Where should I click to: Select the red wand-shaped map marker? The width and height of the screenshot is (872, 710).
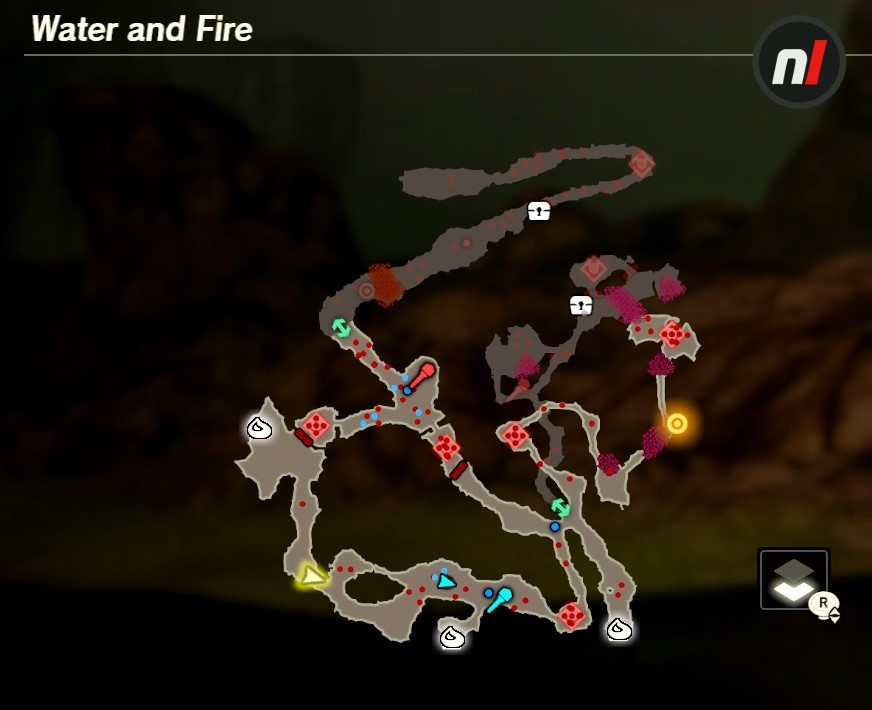click(422, 376)
